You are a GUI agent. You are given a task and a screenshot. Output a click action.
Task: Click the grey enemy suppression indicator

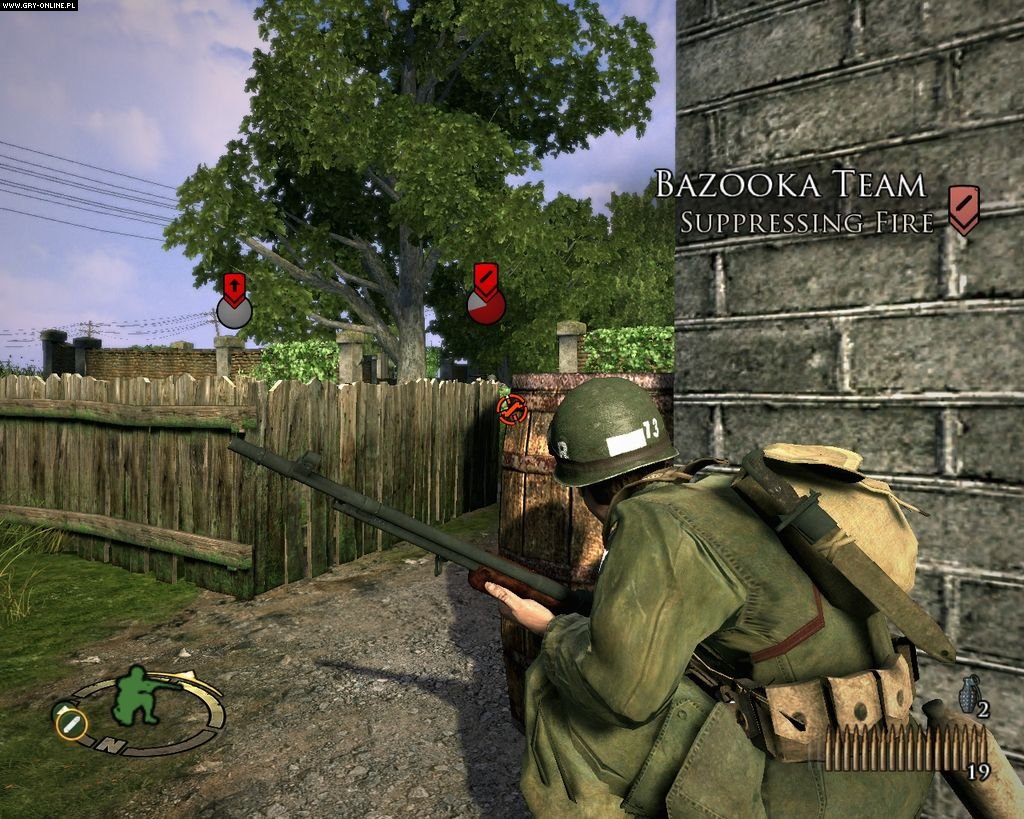point(233,311)
